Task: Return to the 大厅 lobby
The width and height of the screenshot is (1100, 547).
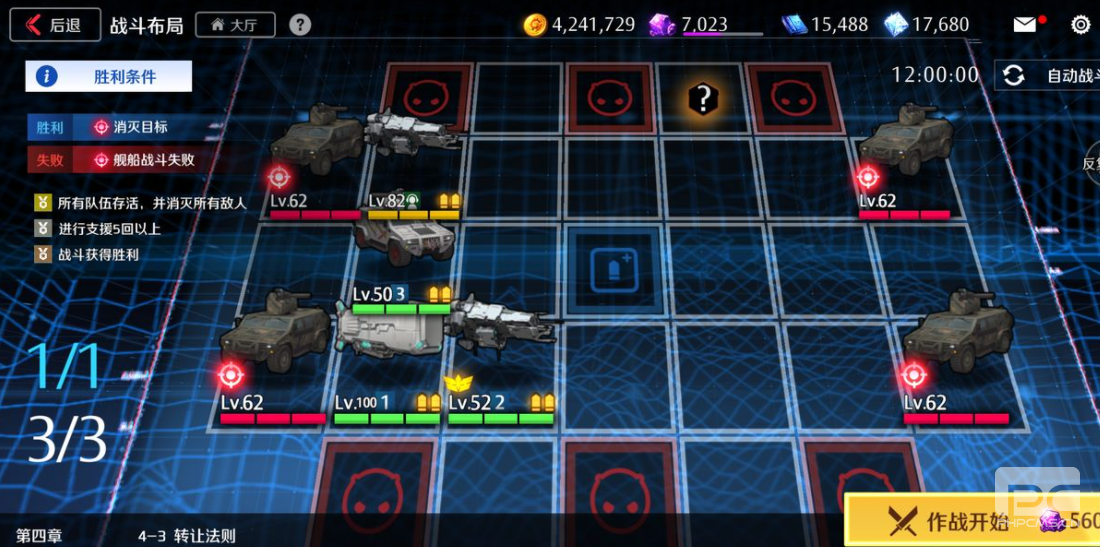Action: point(235,25)
